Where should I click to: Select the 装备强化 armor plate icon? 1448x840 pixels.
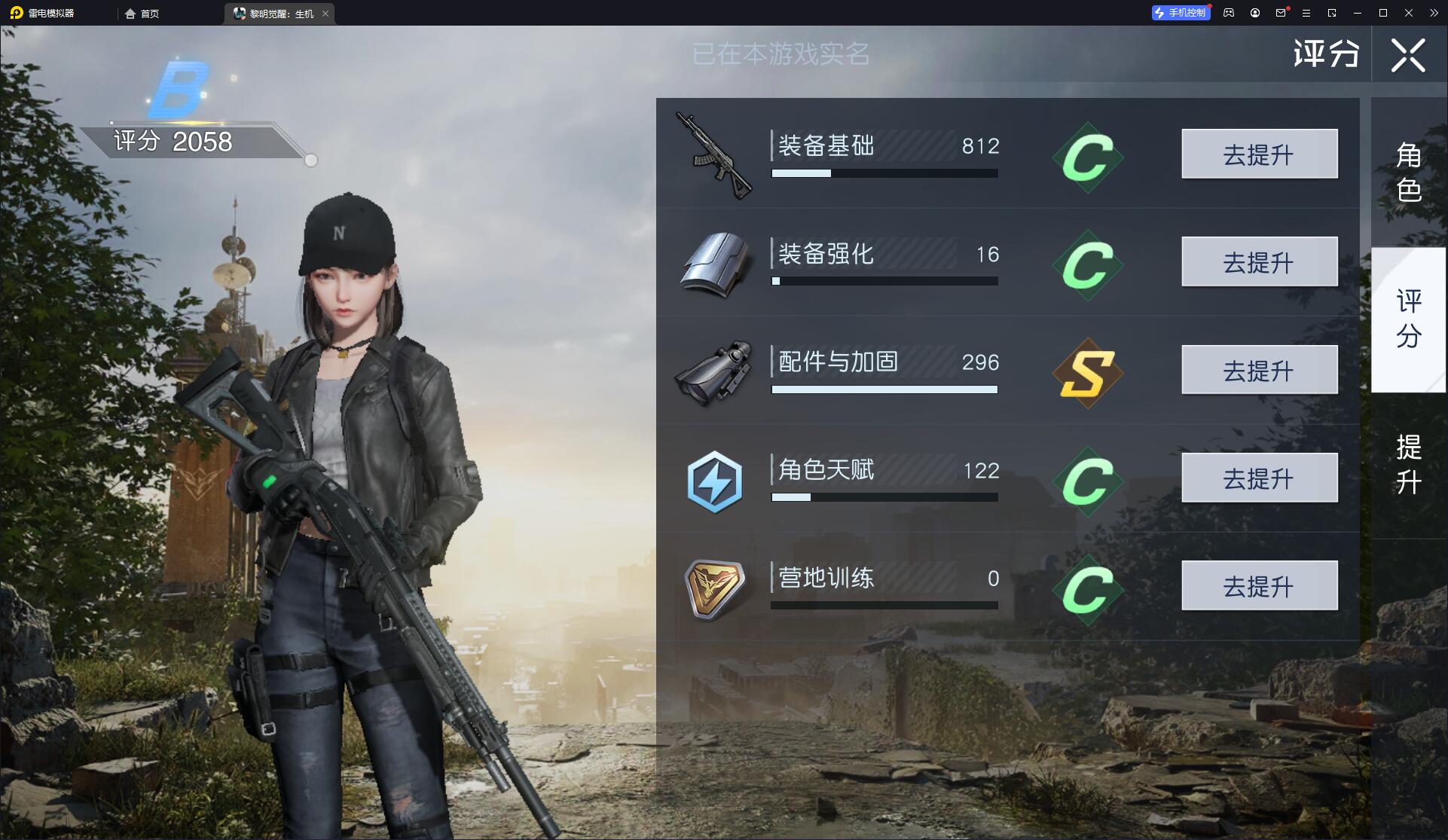tap(715, 263)
